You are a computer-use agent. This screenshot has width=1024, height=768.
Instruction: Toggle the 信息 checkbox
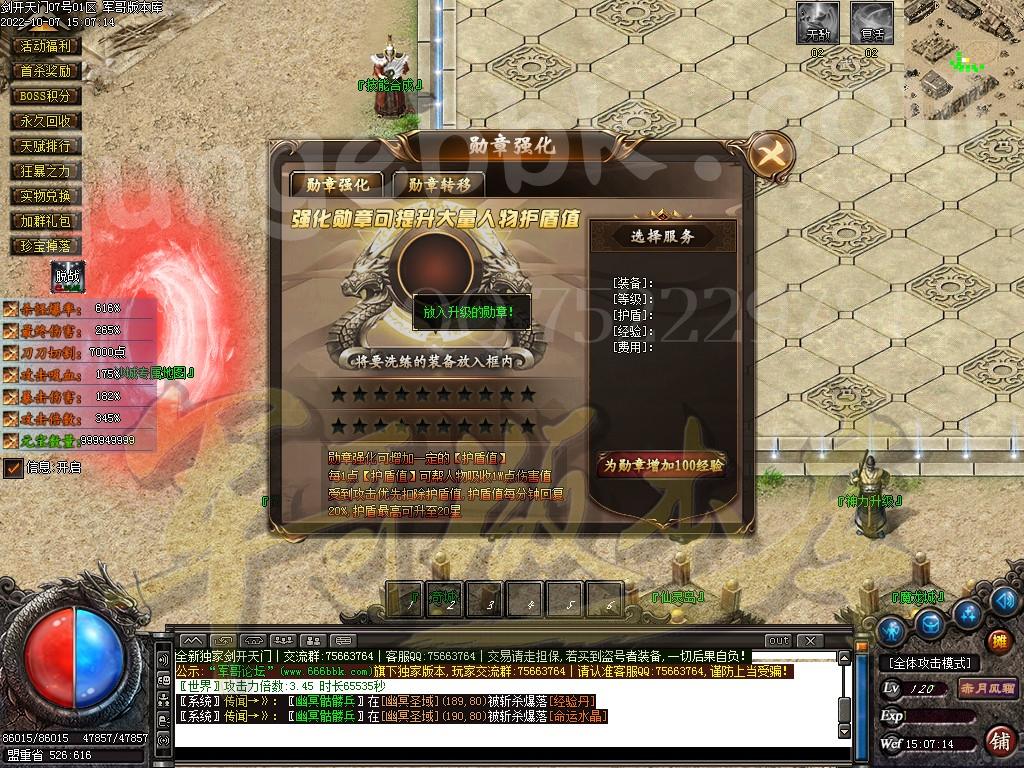[x=14, y=467]
